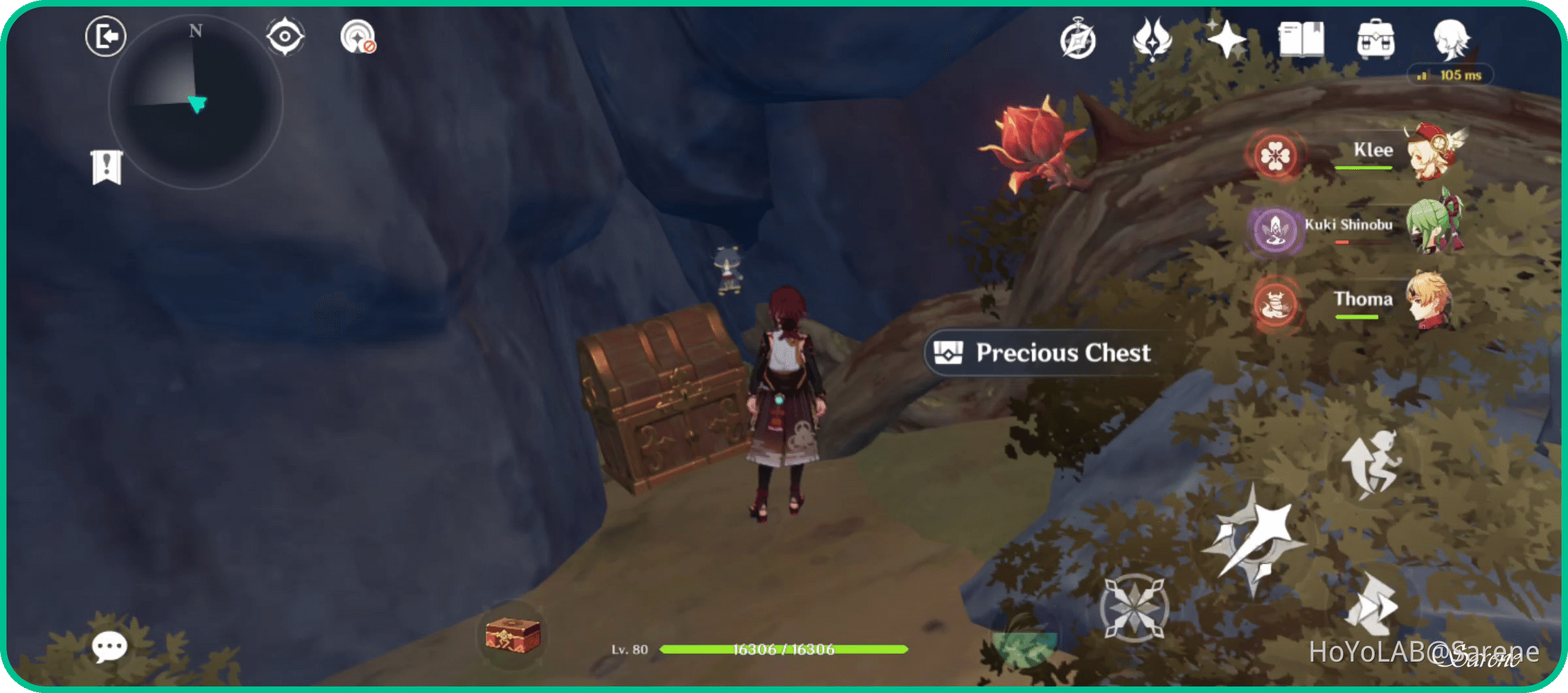Tap the Lv. 80 HP bar
1568x693 pixels.
point(783,650)
